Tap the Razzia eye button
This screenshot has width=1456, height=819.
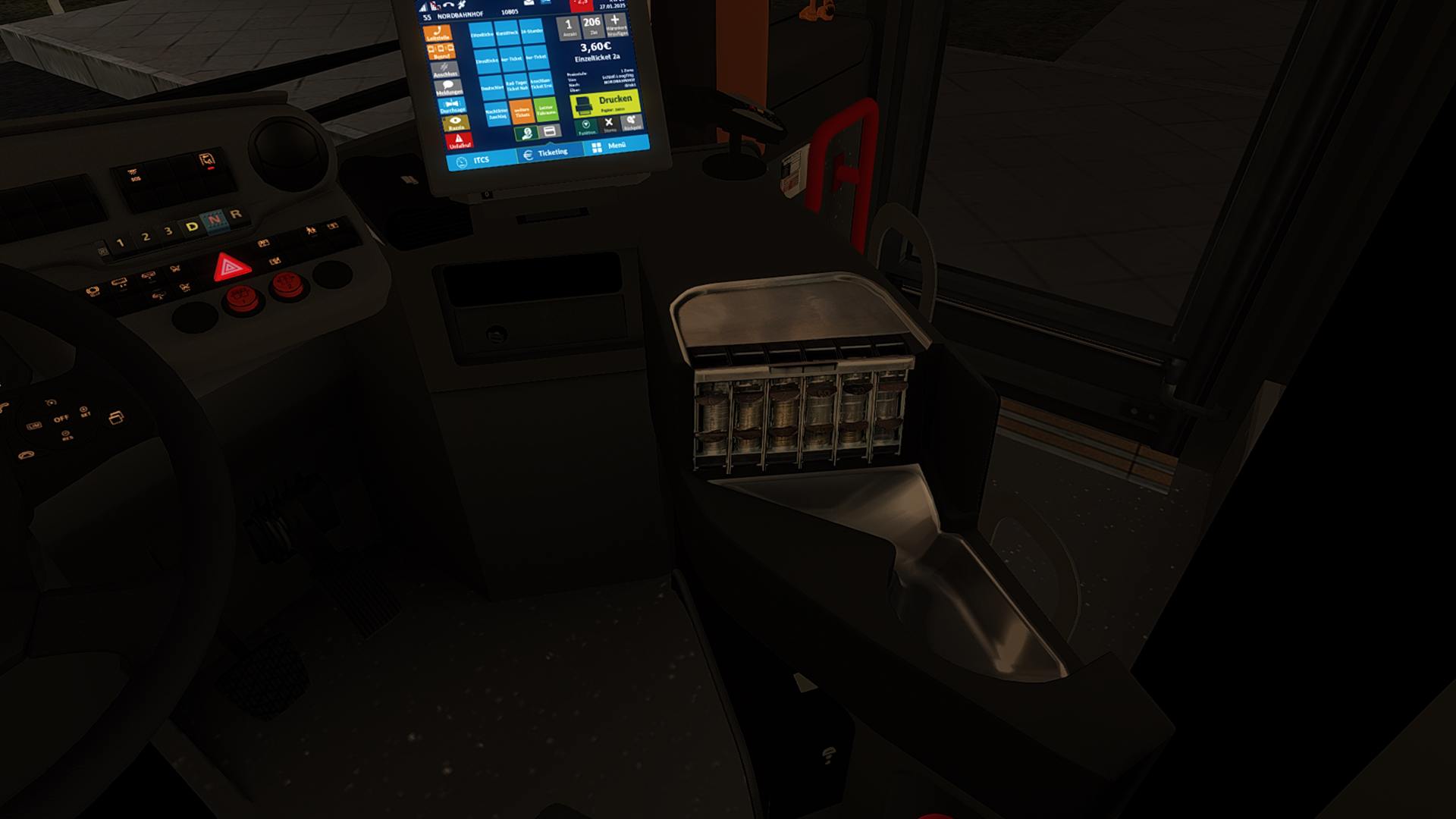pyautogui.click(x=456, y=123)
